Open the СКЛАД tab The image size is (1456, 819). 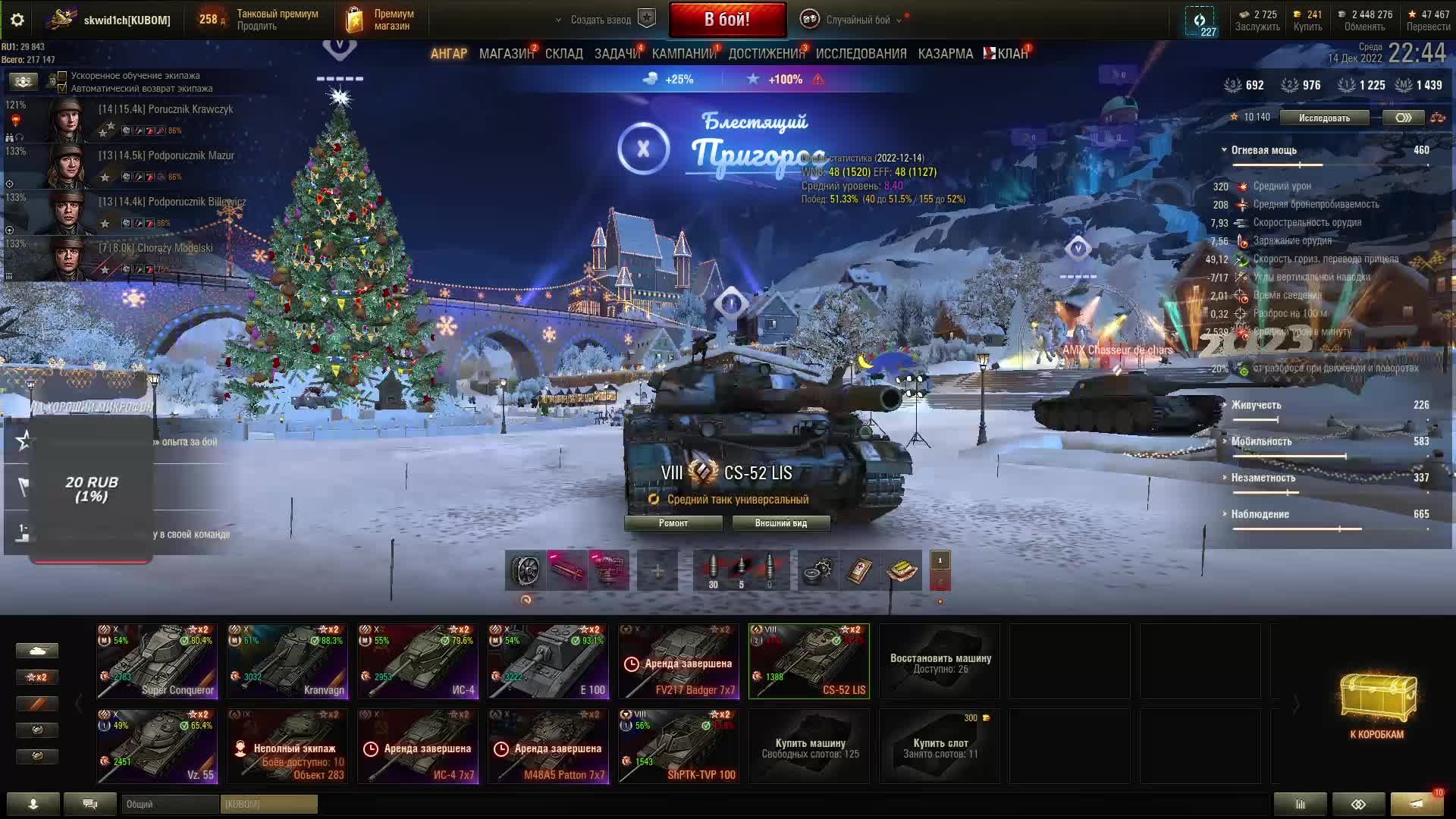(x=563, y=54)
